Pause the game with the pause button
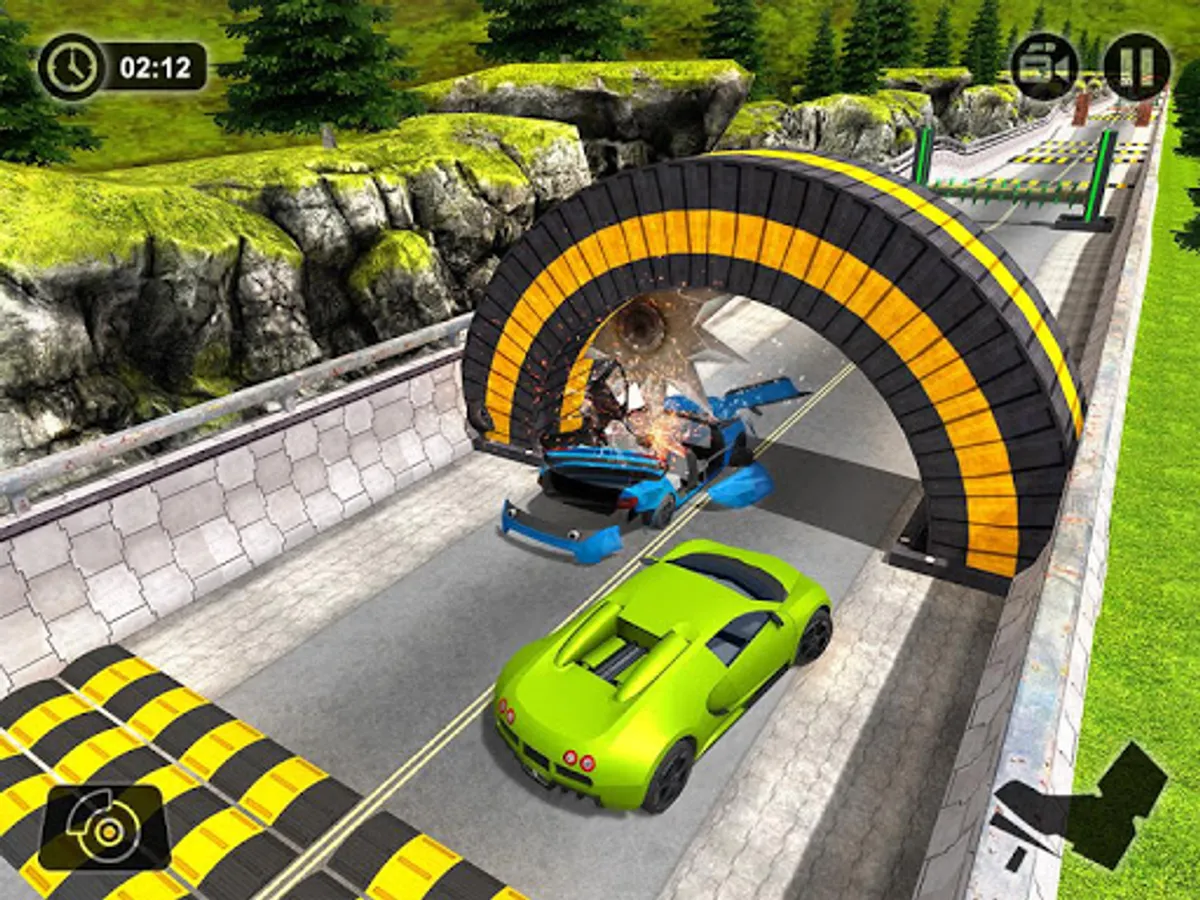Image resolution: width=1200 pixels, height=900 pixels. [x=1137, y=67]
